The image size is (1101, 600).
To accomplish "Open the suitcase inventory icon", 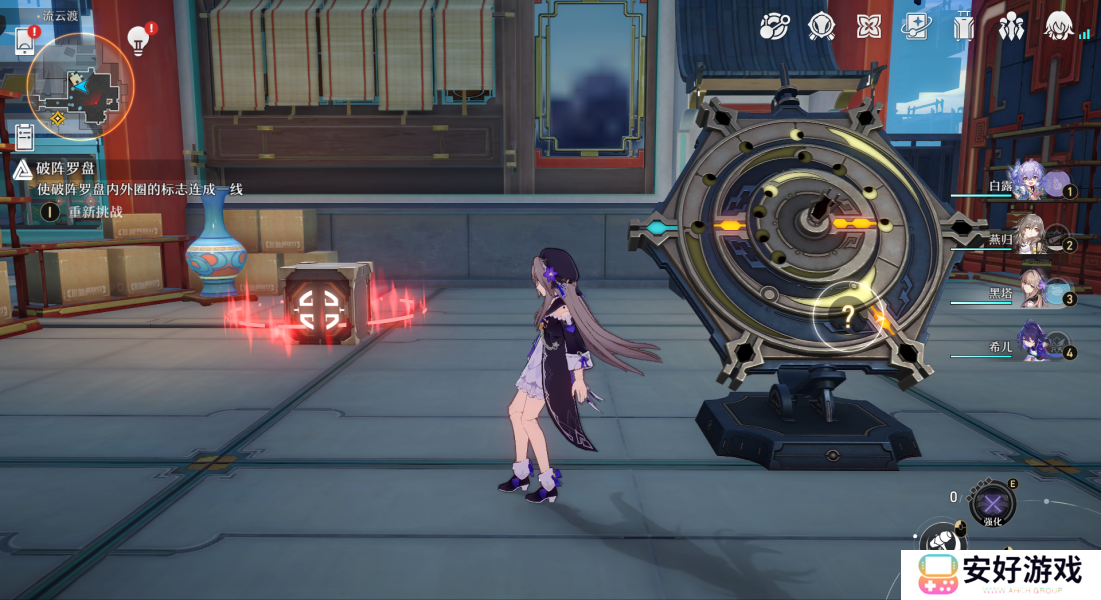I will [964, 26].
